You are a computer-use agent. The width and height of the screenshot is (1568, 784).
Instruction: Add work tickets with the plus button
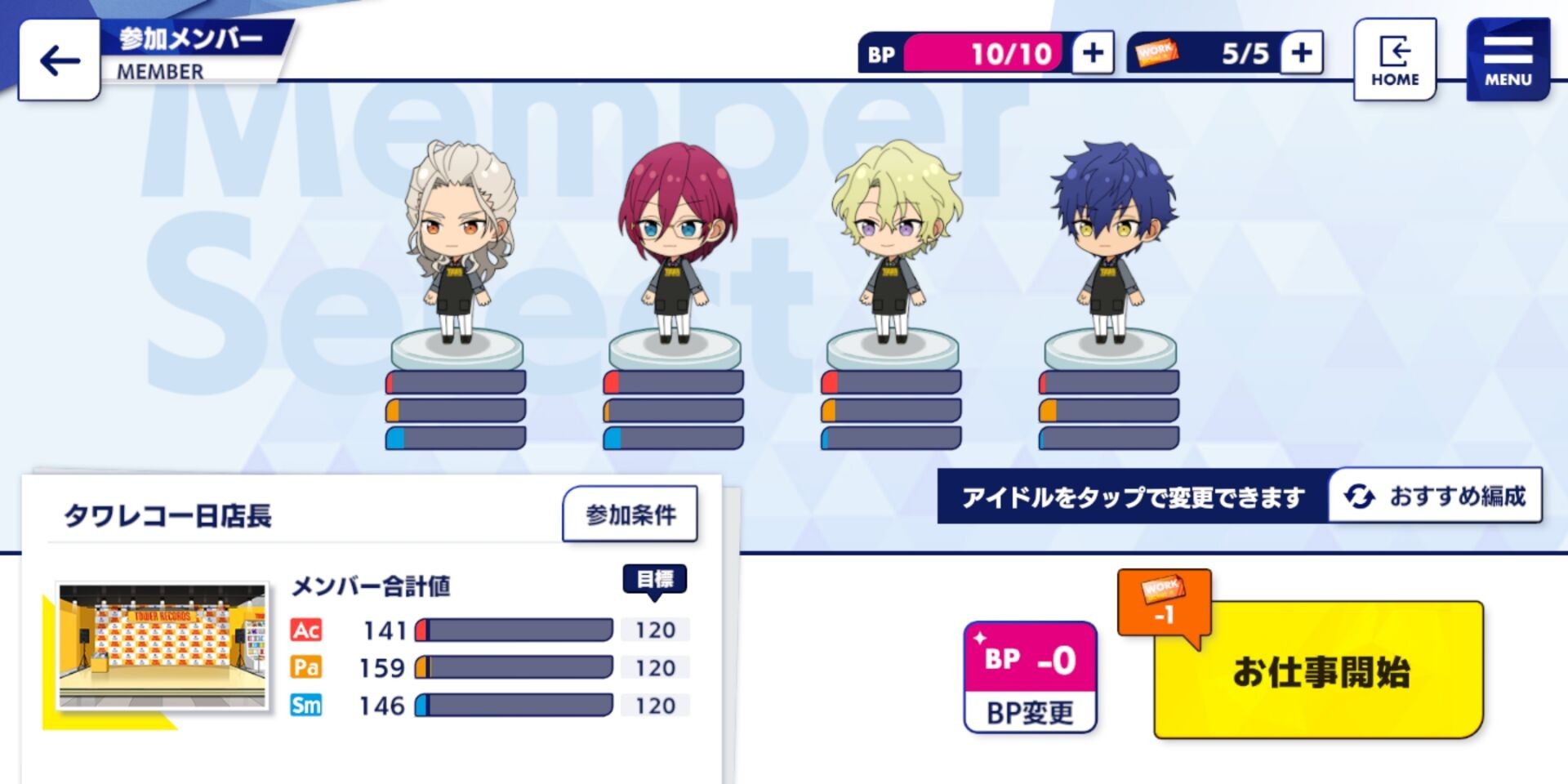[1302, 53]
